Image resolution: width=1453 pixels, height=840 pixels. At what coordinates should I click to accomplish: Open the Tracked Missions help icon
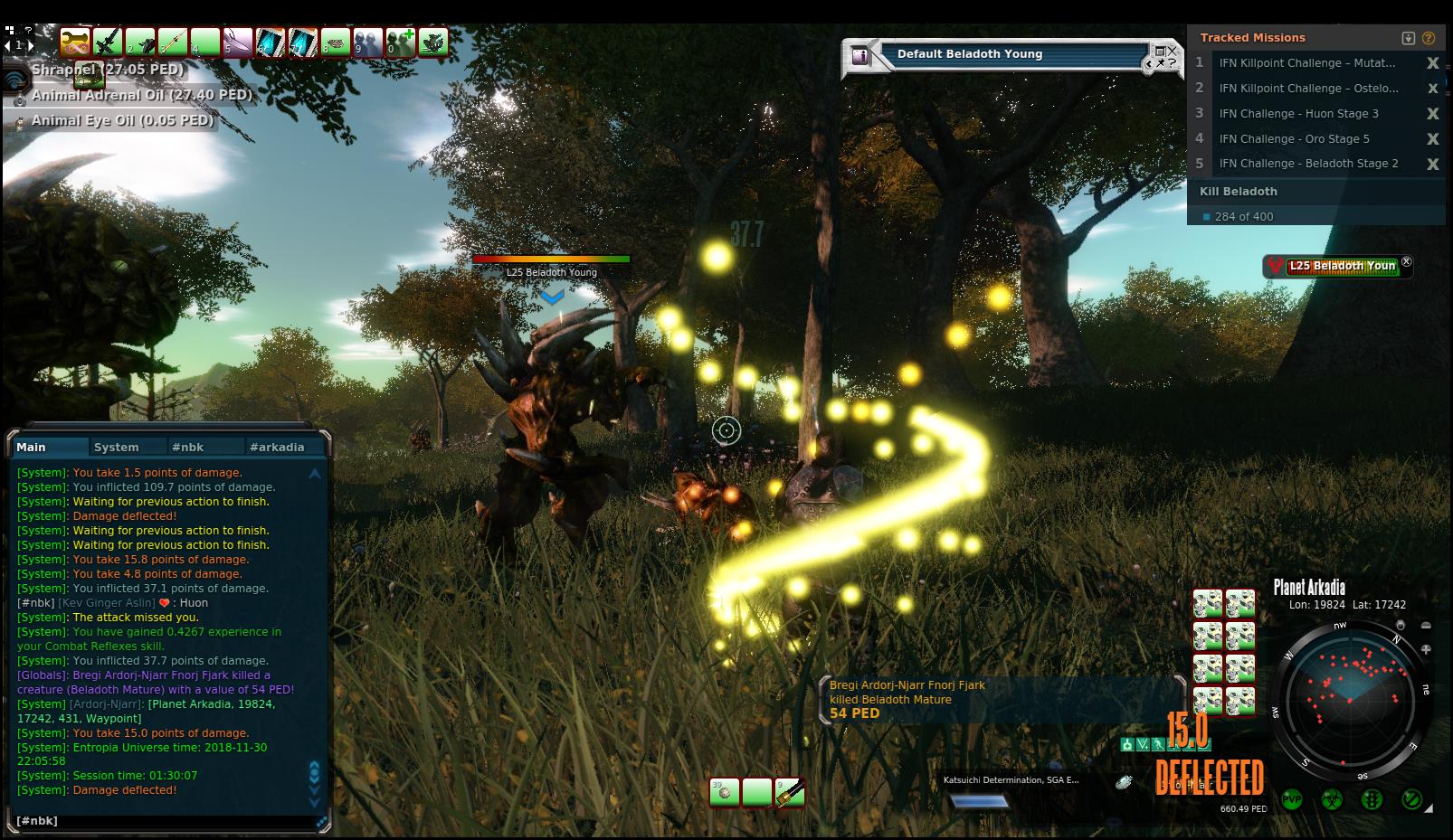click(1429, 38)
